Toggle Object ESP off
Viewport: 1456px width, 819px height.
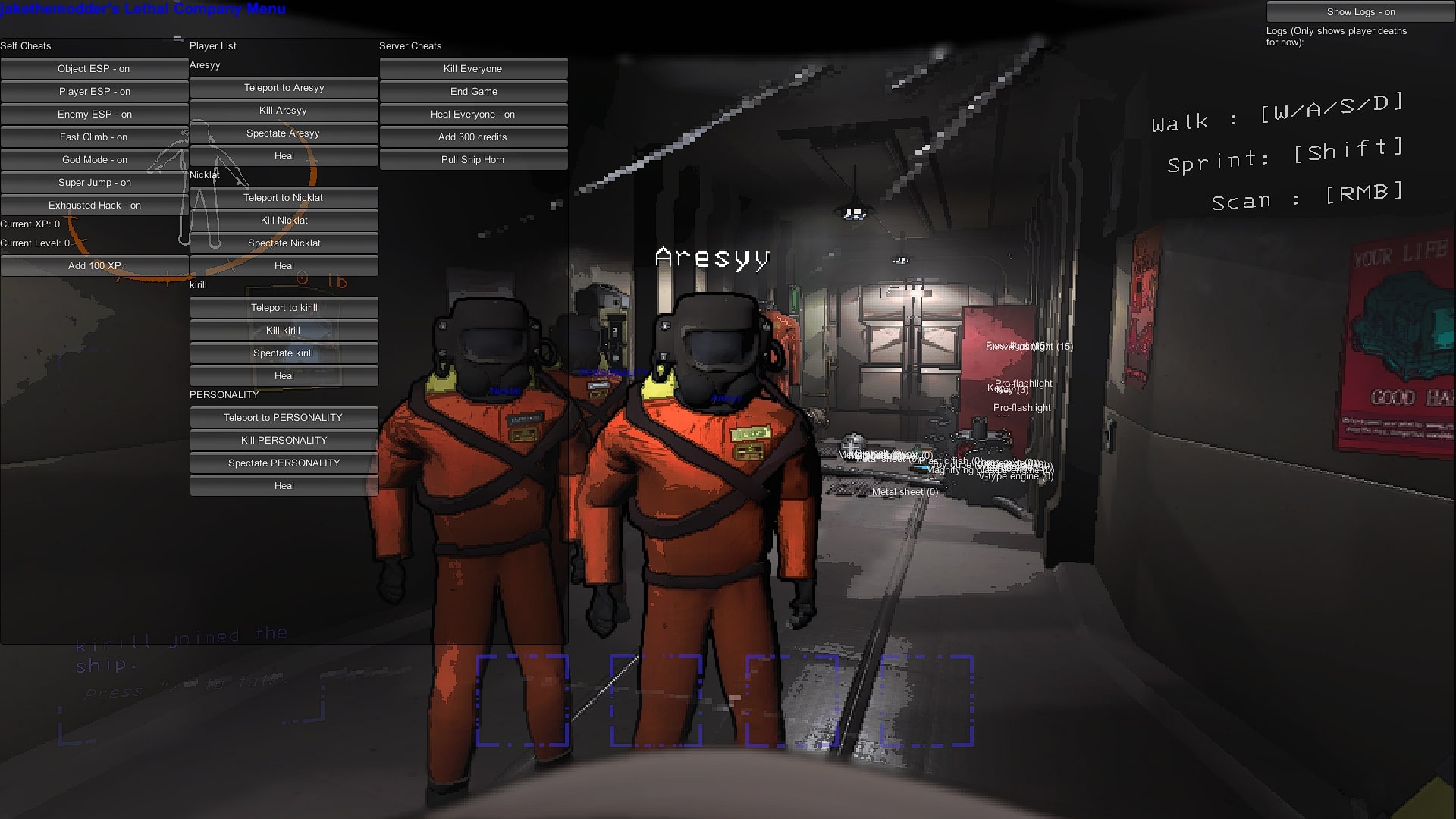(x=94, y=69)
